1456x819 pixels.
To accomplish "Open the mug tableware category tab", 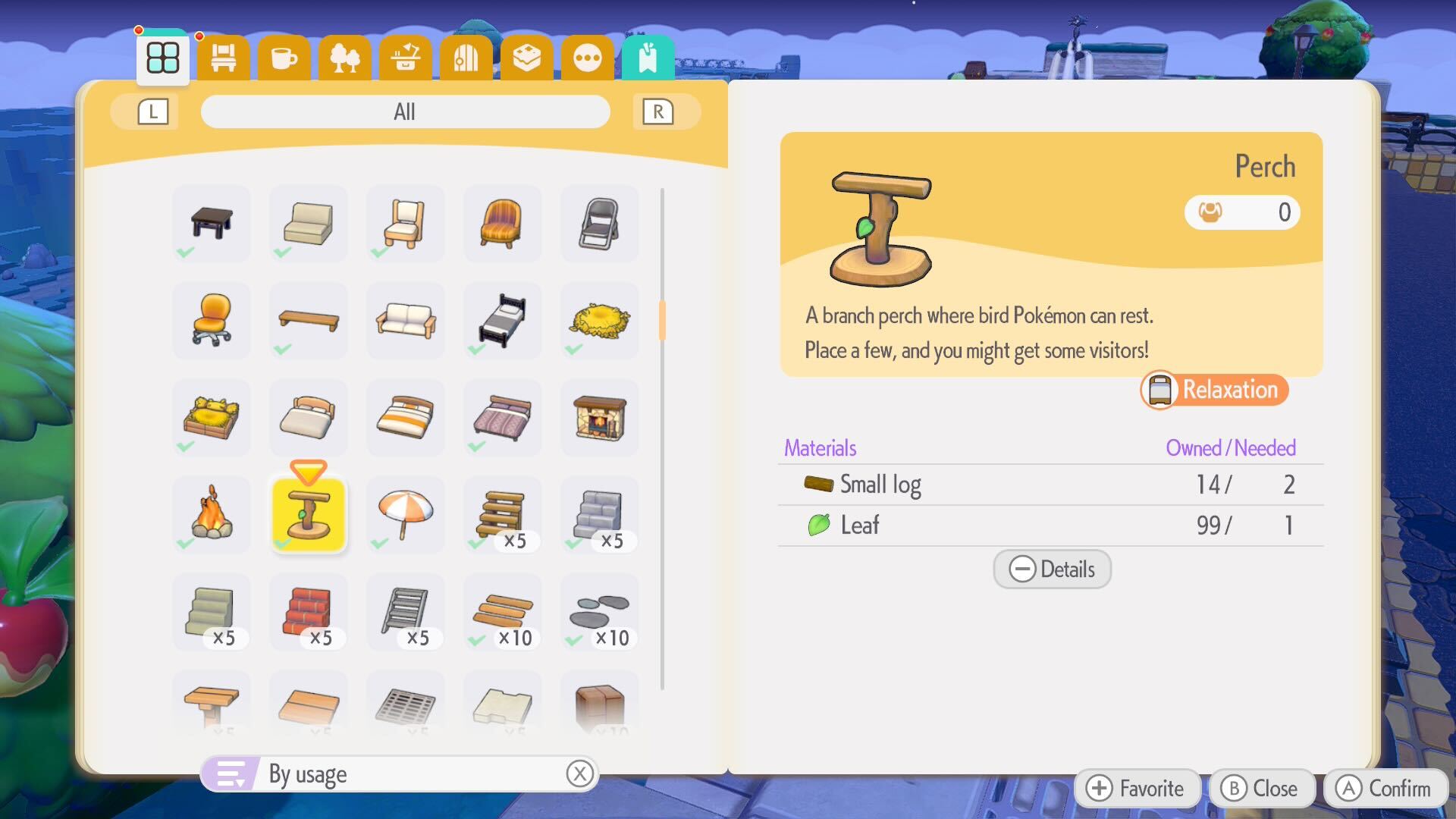I will [284, 57].
